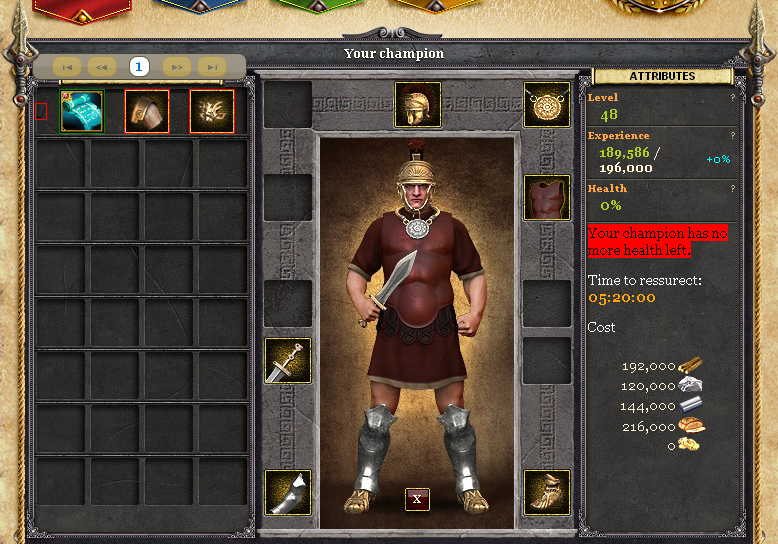
Task: Show help for the Health attribute
Action: tap(732, 188)
